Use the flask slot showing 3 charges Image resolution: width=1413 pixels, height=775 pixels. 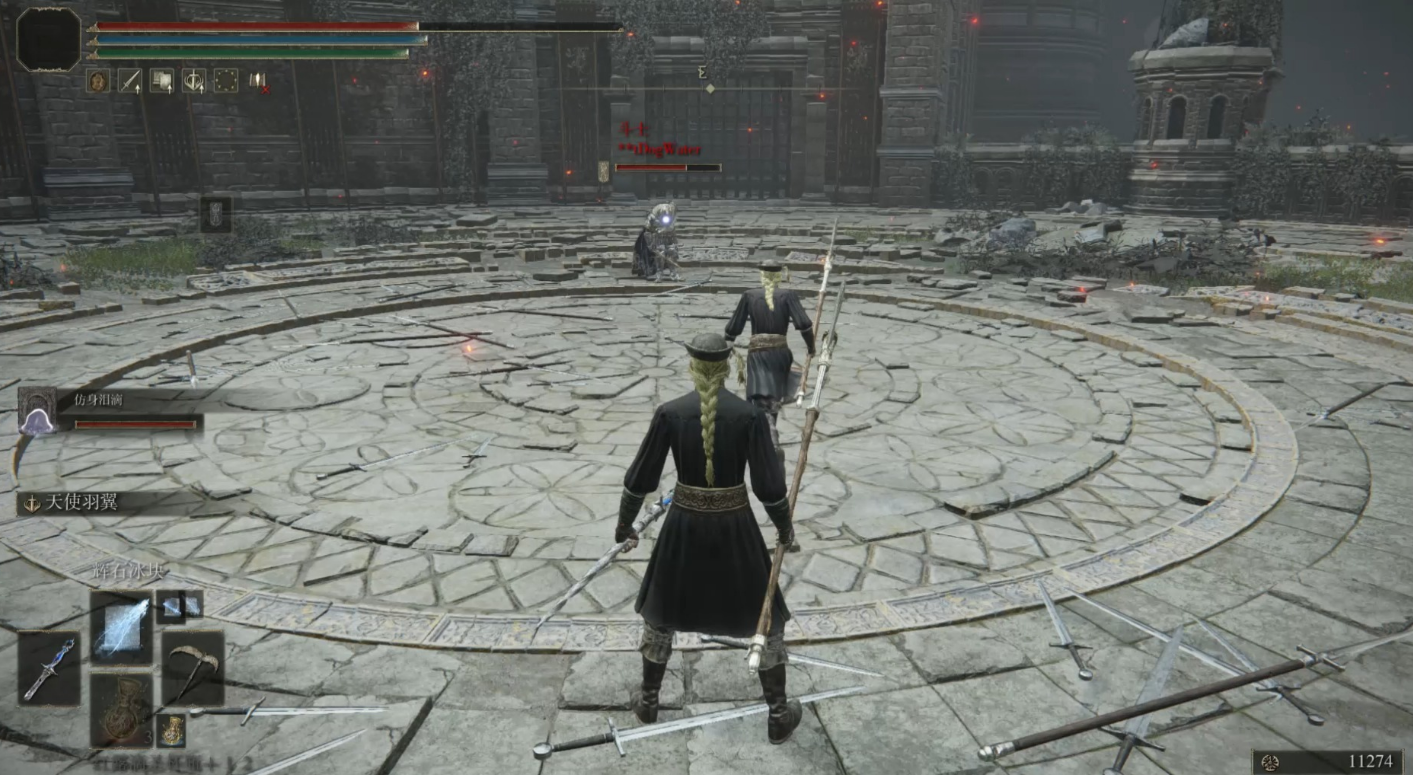click(x=121, y=709)
